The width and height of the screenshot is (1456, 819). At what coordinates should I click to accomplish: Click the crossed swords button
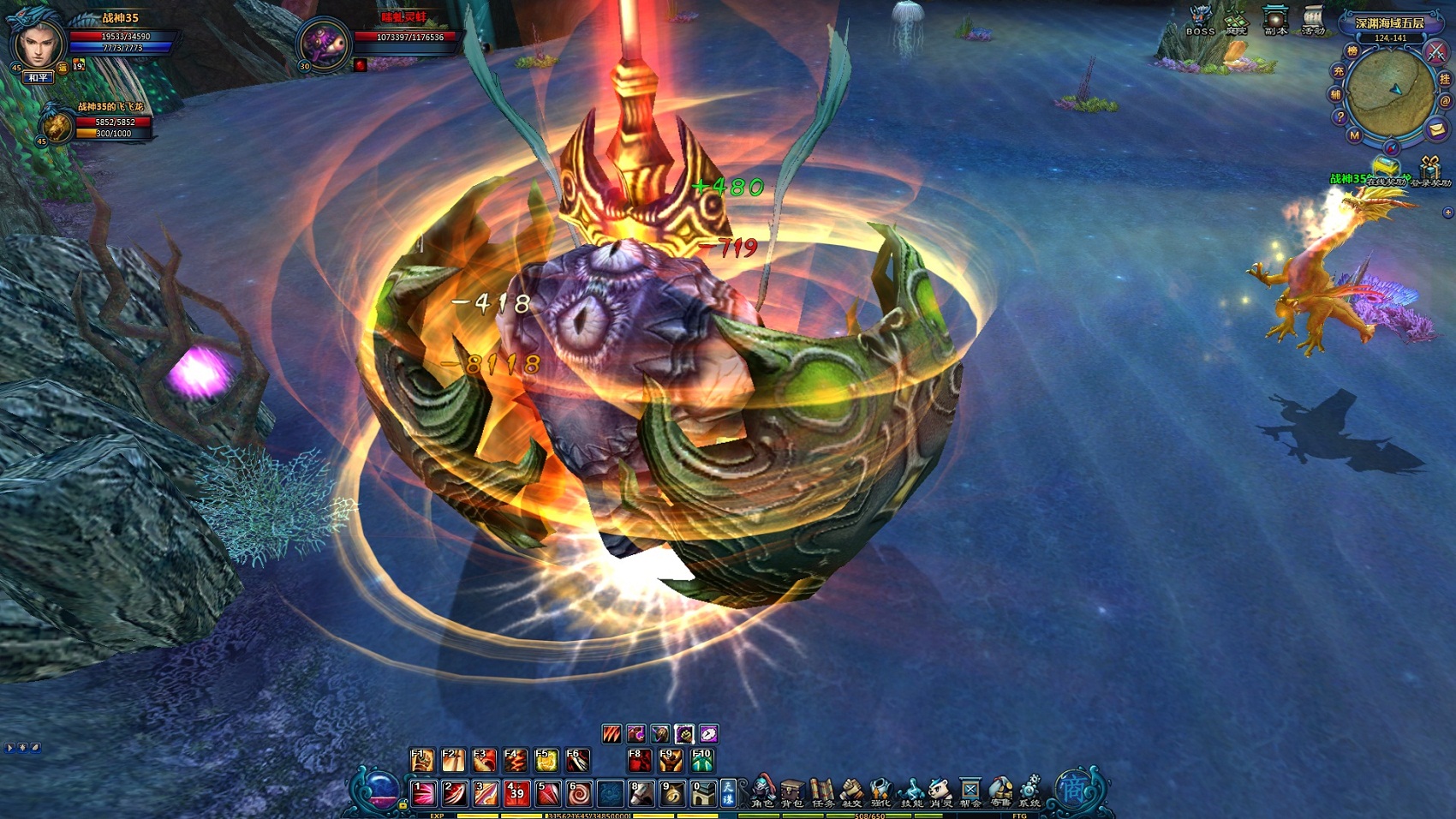coord(1435,52)
